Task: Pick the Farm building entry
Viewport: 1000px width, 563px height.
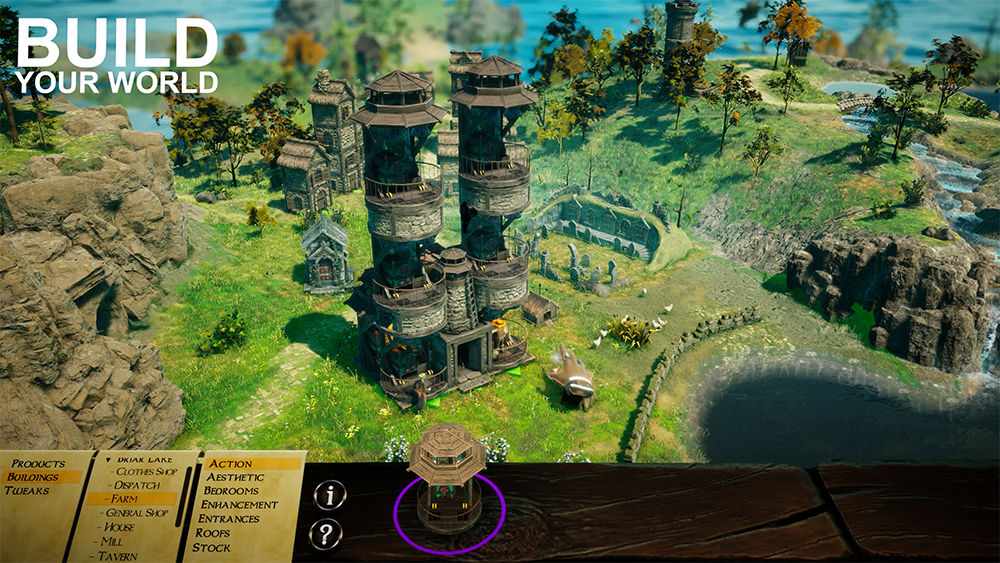Action: [x=126, y=499]
